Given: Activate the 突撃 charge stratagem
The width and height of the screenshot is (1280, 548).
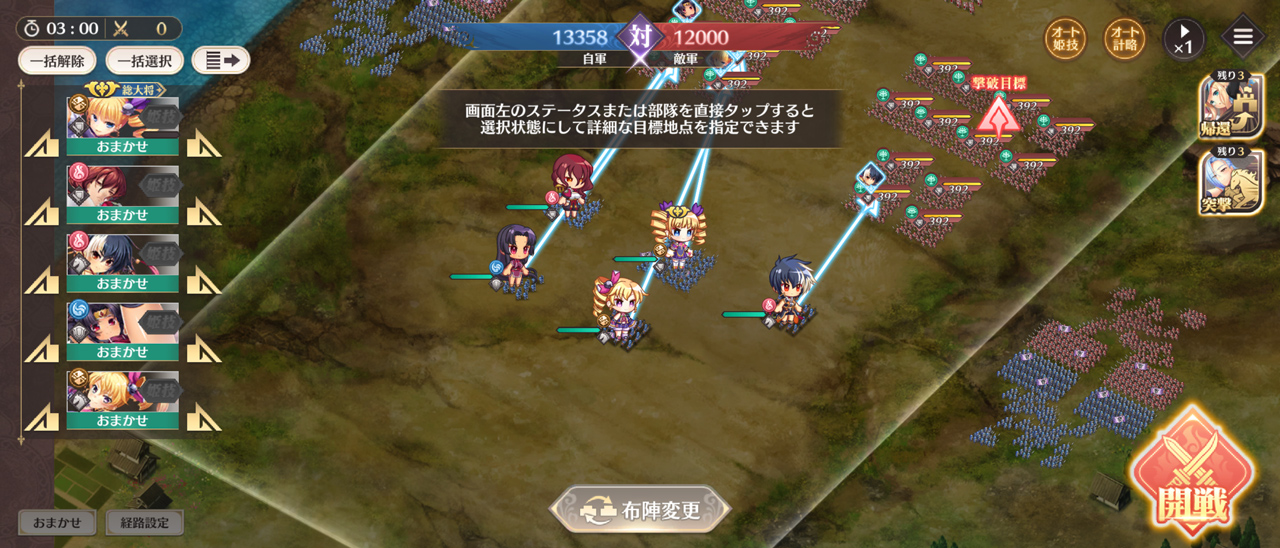Looking at the screenshot, I should pos(1231,182).
